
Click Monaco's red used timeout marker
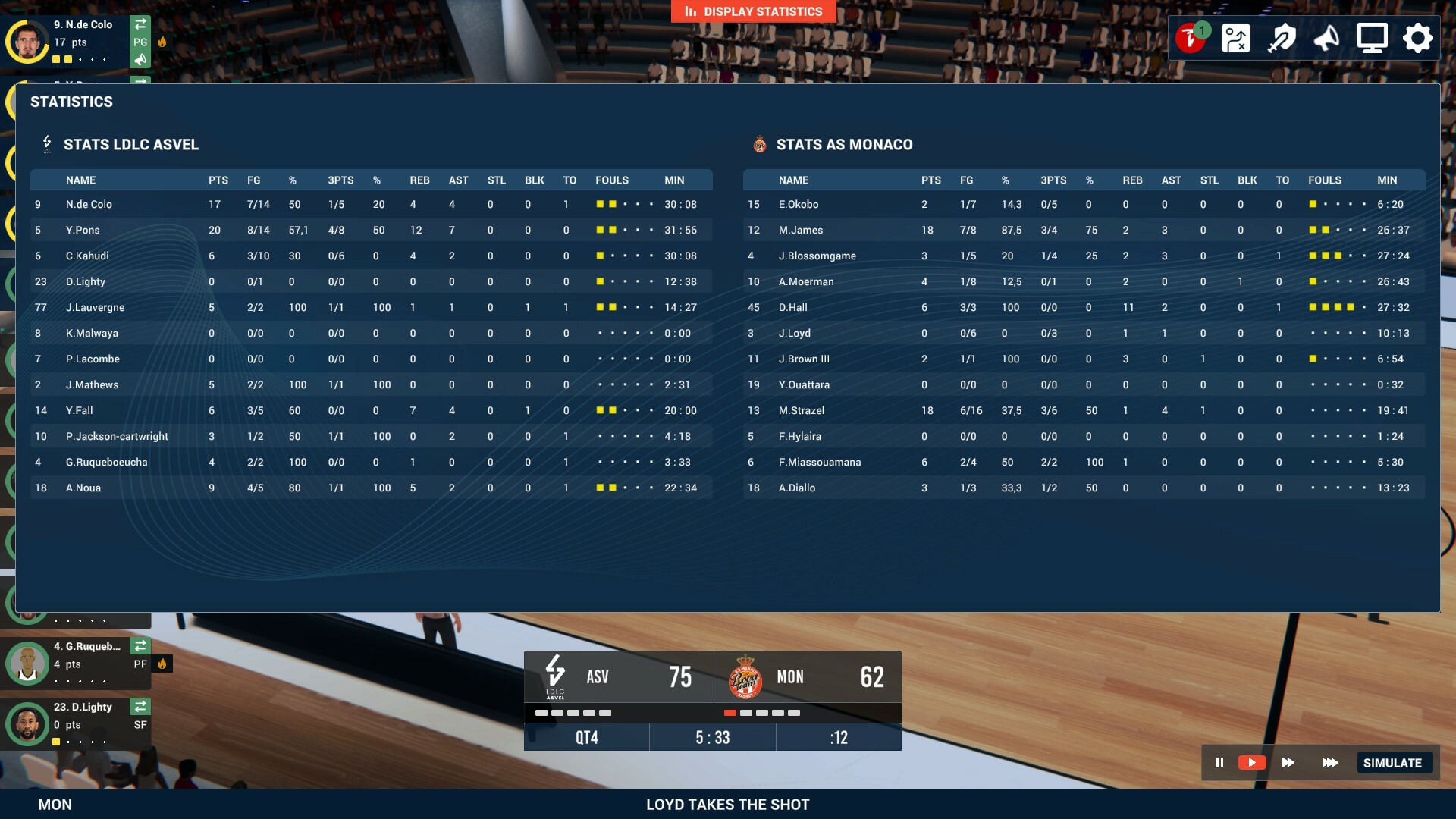tap(730, 713)
